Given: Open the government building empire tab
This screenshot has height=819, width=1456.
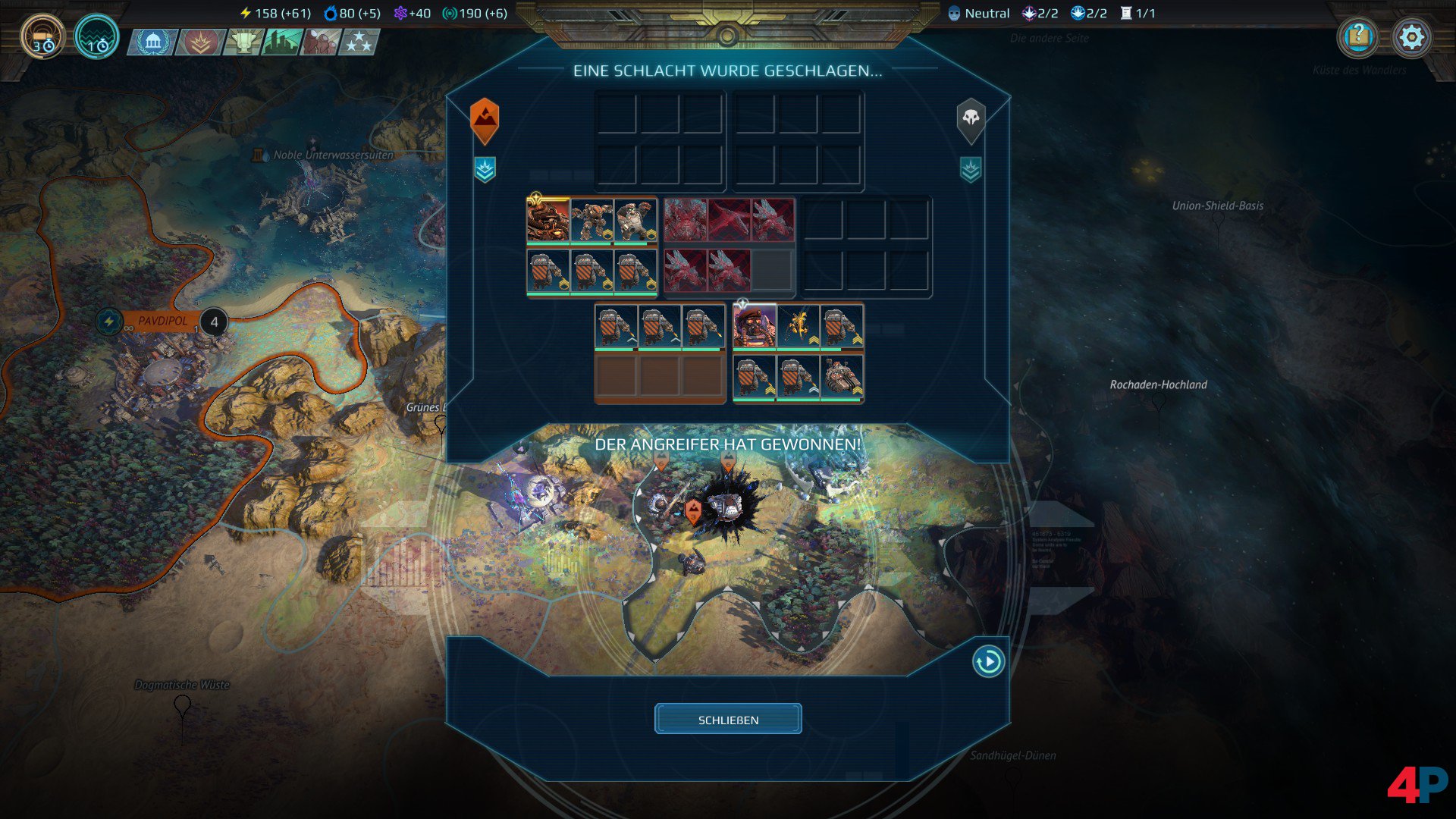Looking at the screenshot, I should [x=153, y=42].
